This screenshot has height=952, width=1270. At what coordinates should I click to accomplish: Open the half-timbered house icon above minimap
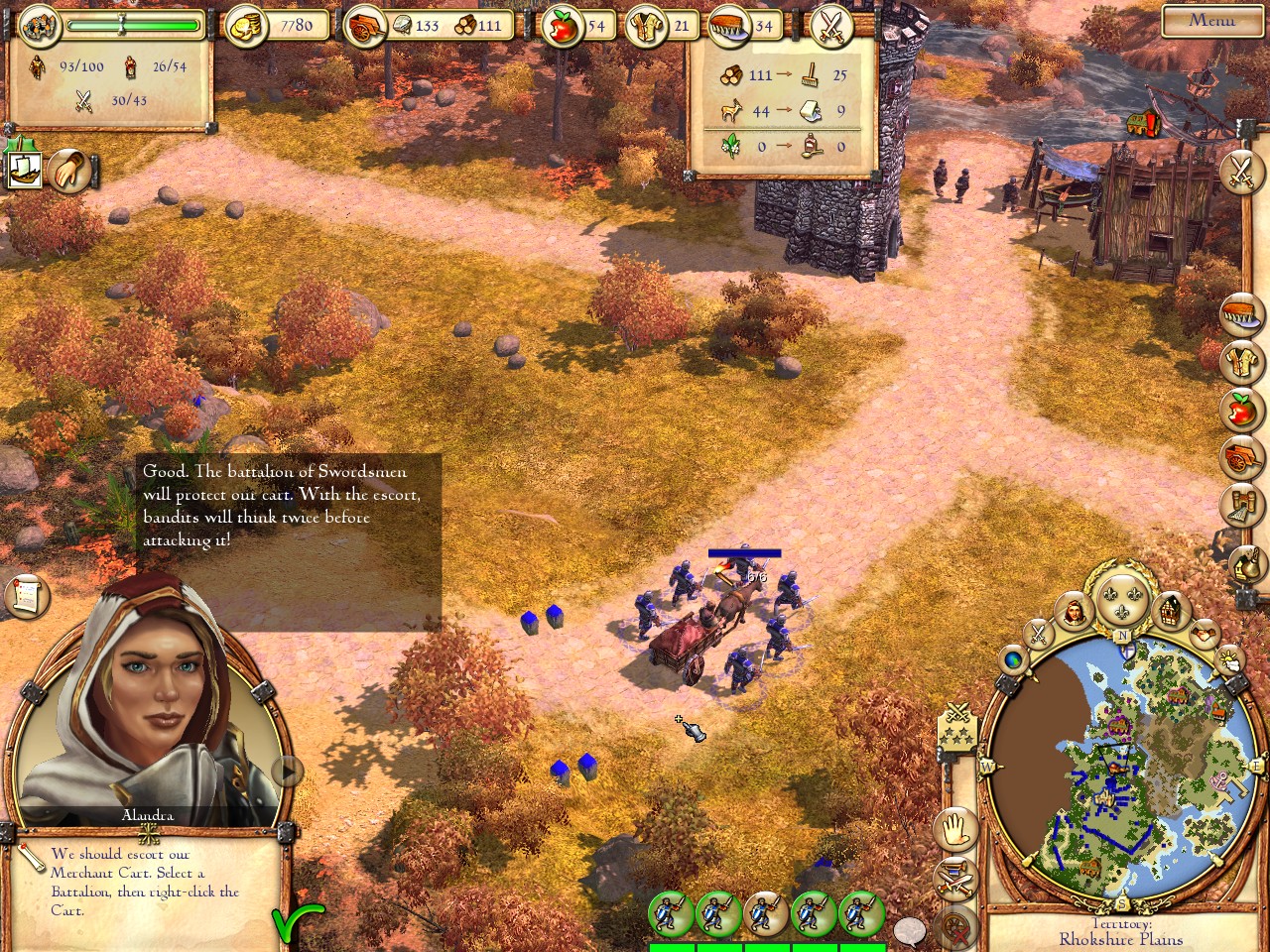[1171, 610]
